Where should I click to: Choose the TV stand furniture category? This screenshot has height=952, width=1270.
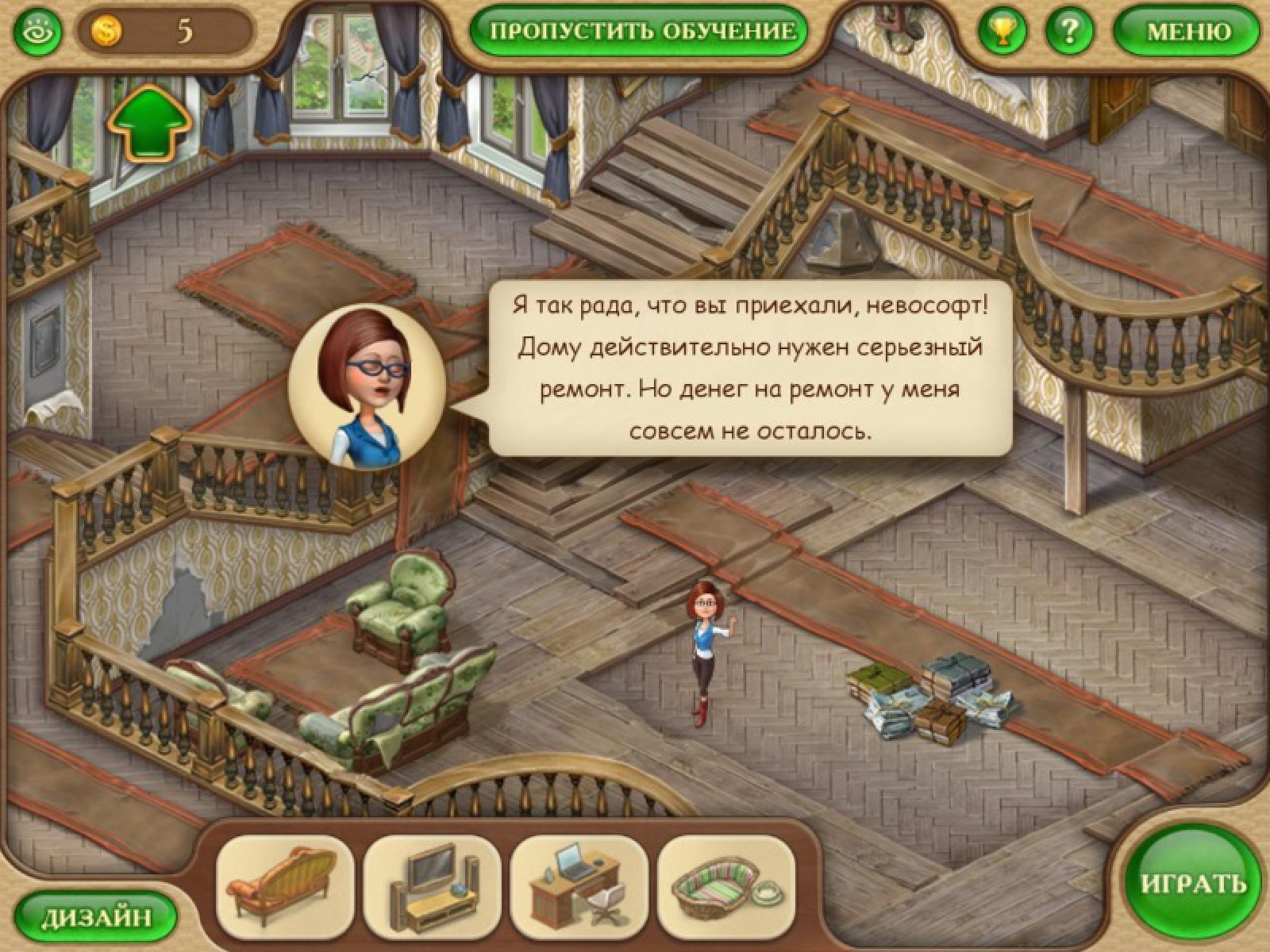click(x=433, y=882)
